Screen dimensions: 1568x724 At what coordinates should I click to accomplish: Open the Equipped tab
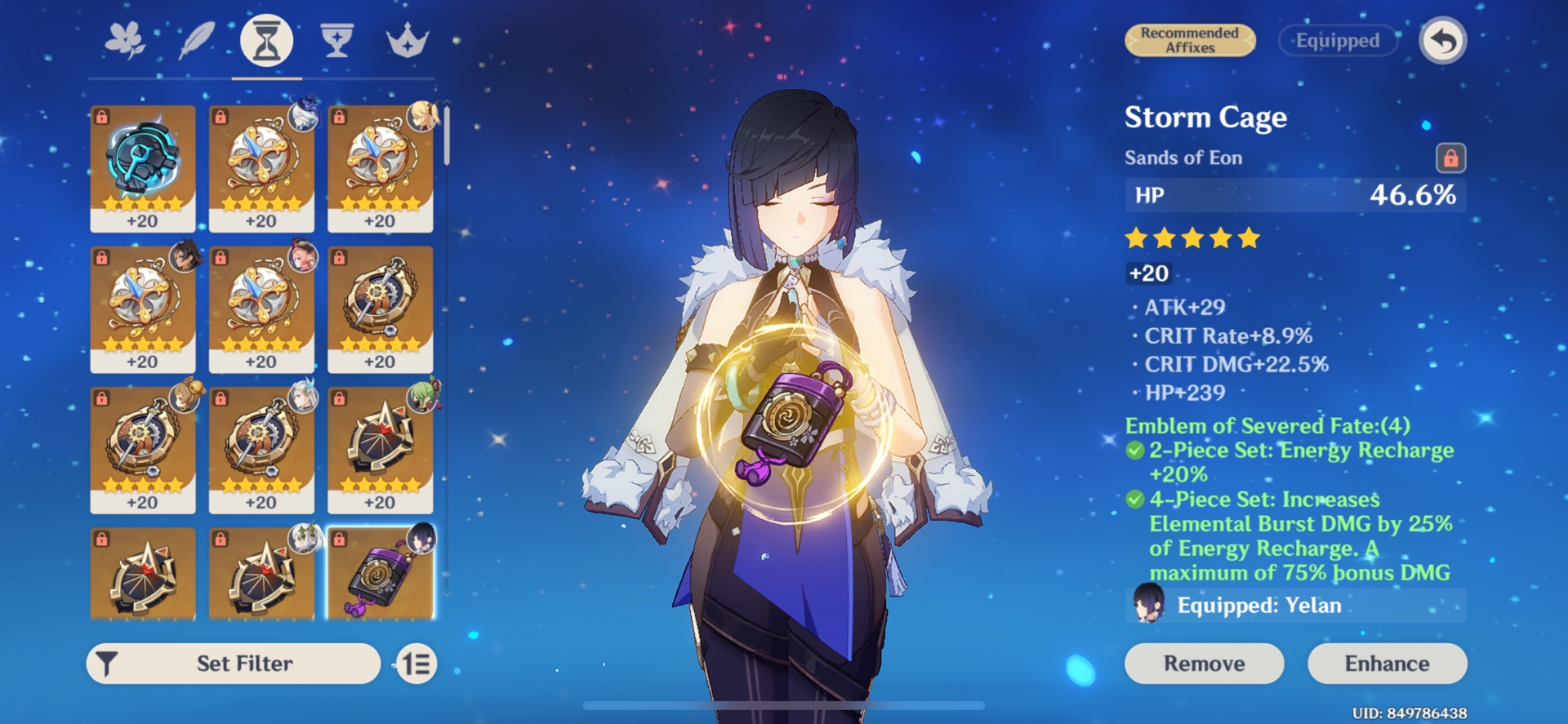point(1337,40)
